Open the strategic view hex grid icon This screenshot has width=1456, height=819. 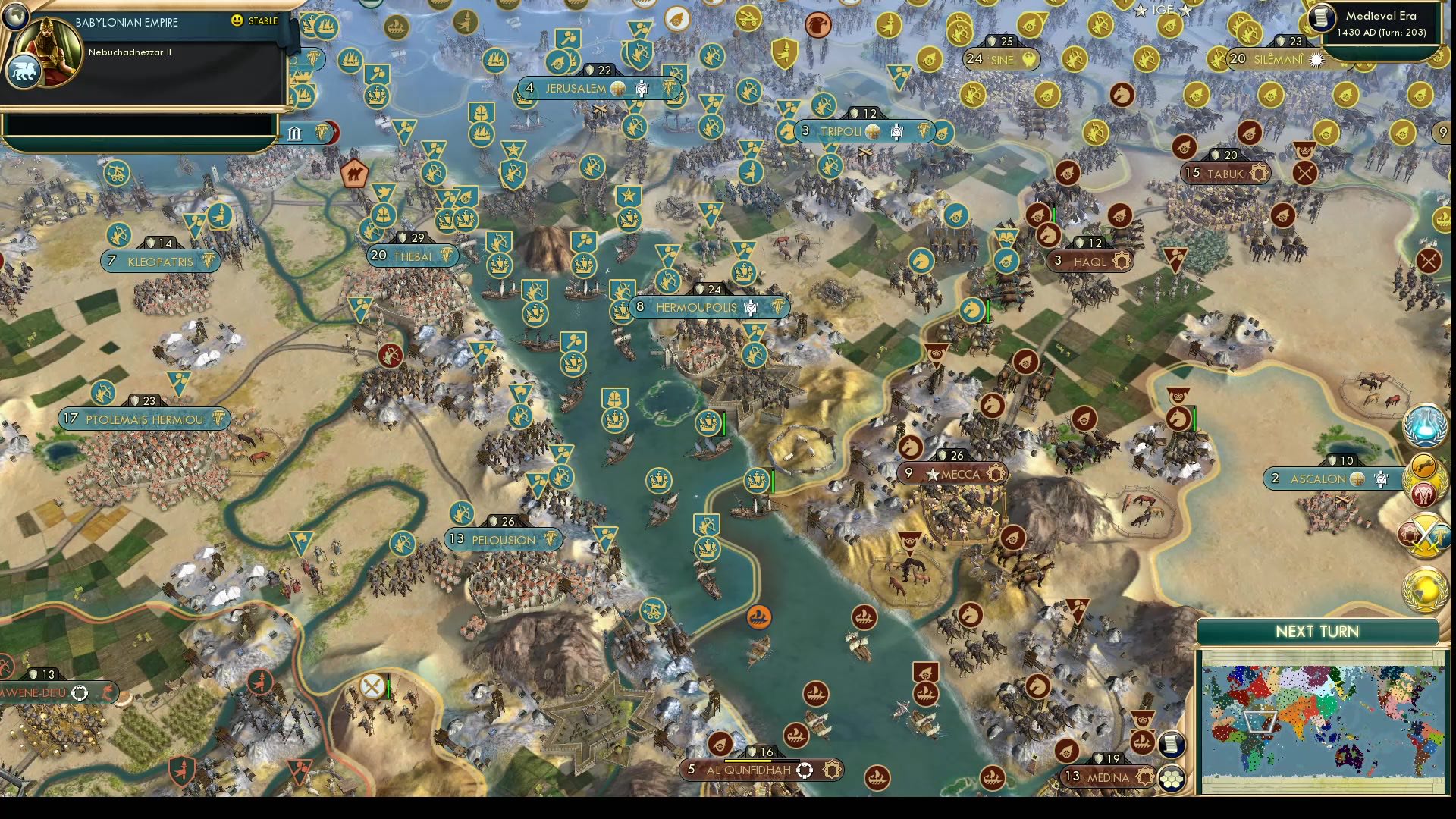click(x=1171, y=777)
